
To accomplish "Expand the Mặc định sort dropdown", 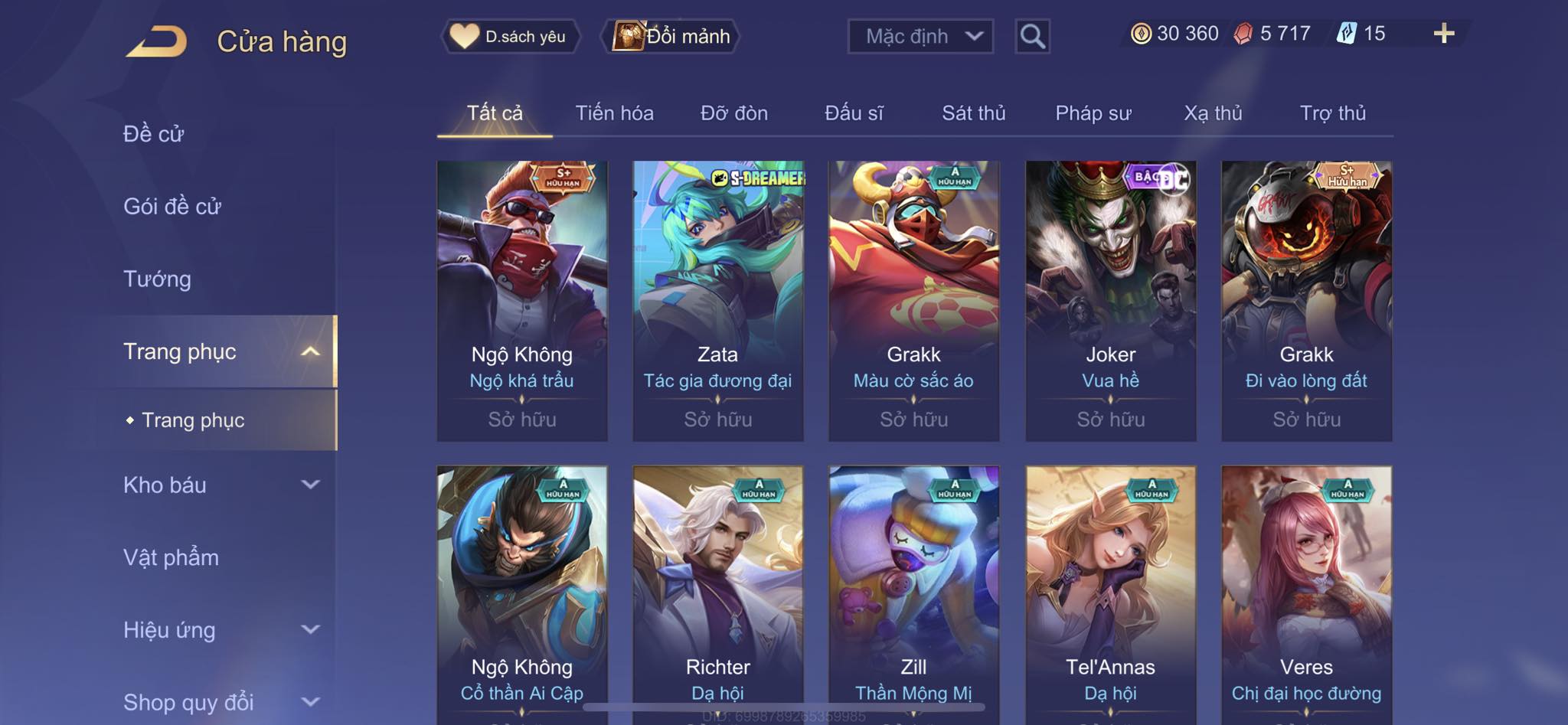I will pyautogui.click(x=920, y=36).
